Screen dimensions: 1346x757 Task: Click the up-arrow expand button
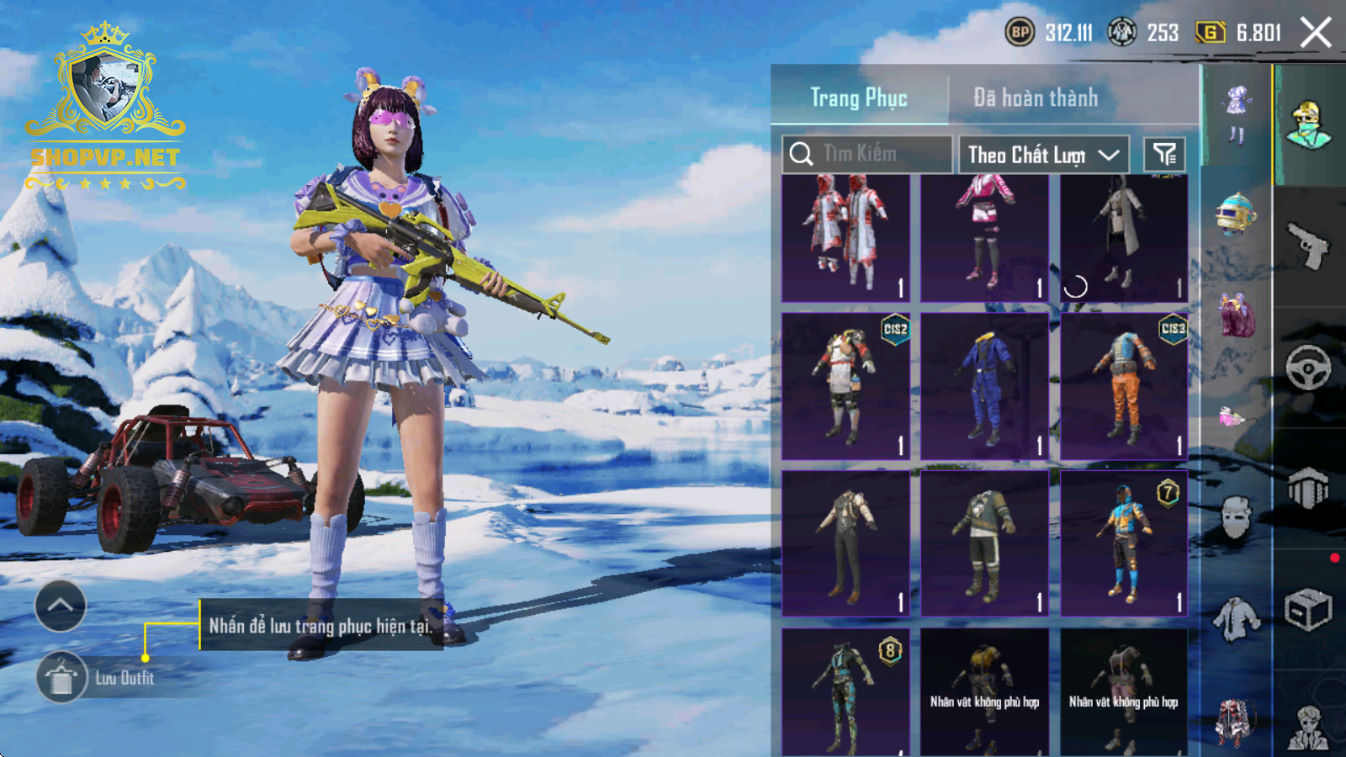click(60, 605)
